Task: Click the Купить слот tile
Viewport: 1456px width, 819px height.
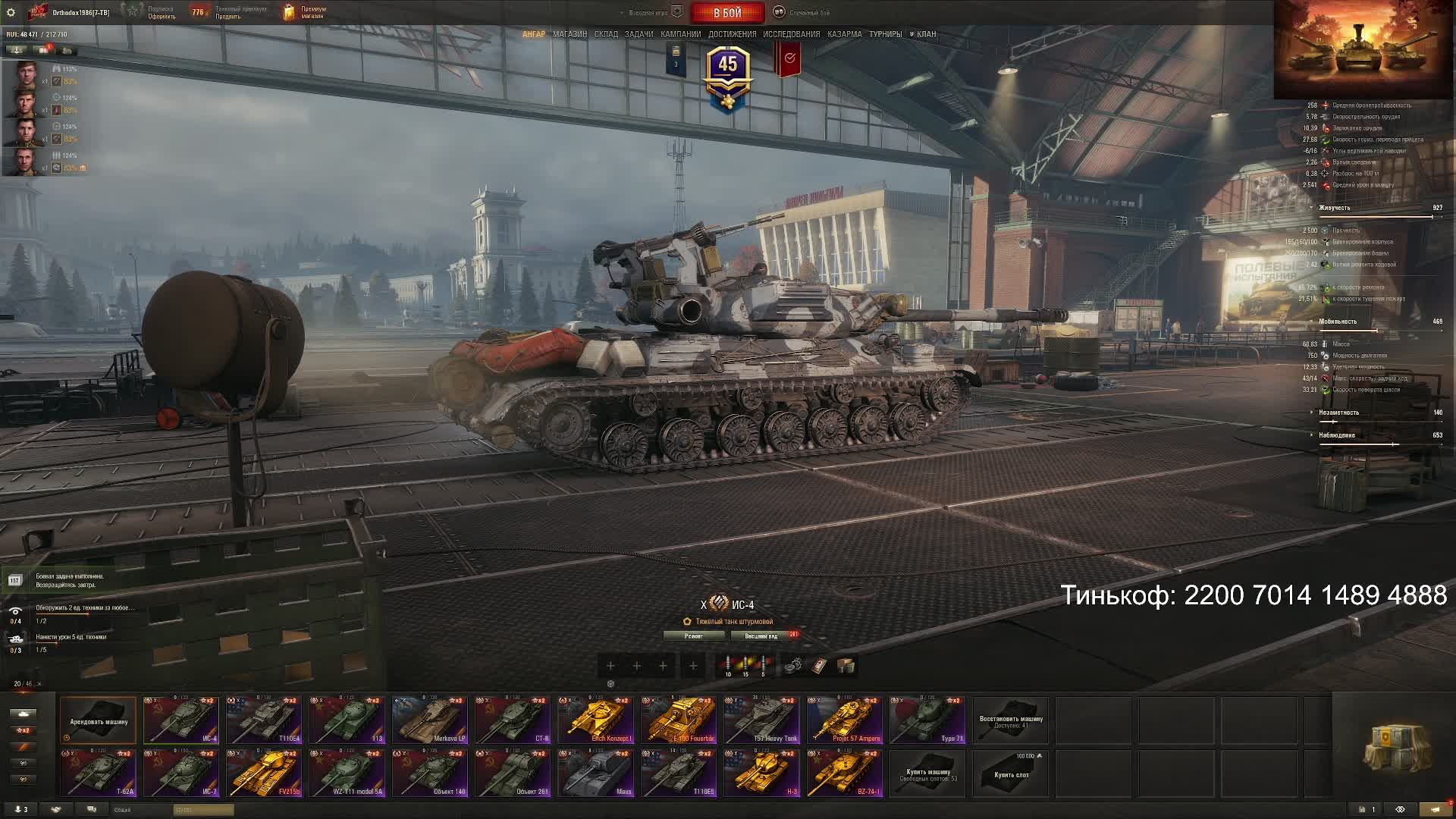Action: point(1010,773)
